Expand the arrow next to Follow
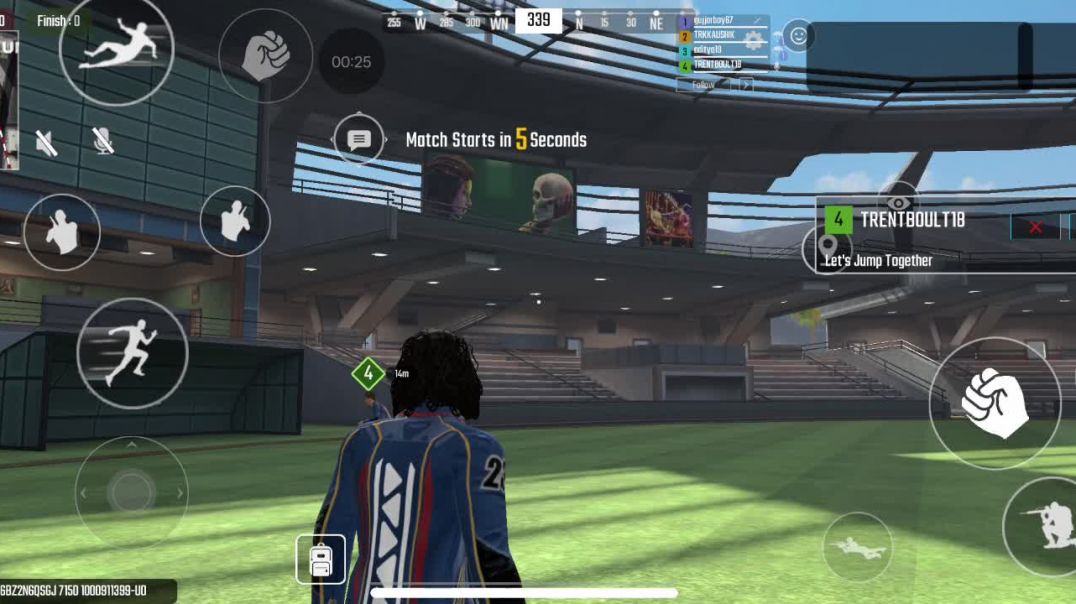Screen dimensions: 1076x604 [x=745, y=85]
